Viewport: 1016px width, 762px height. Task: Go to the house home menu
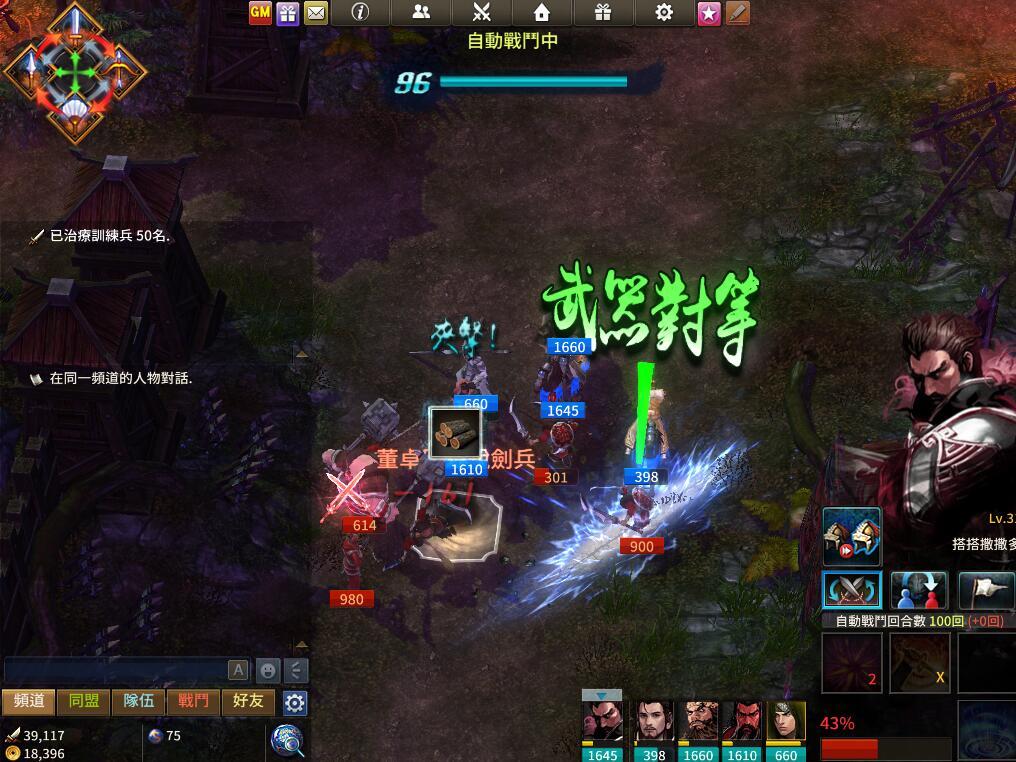(541, 12)
